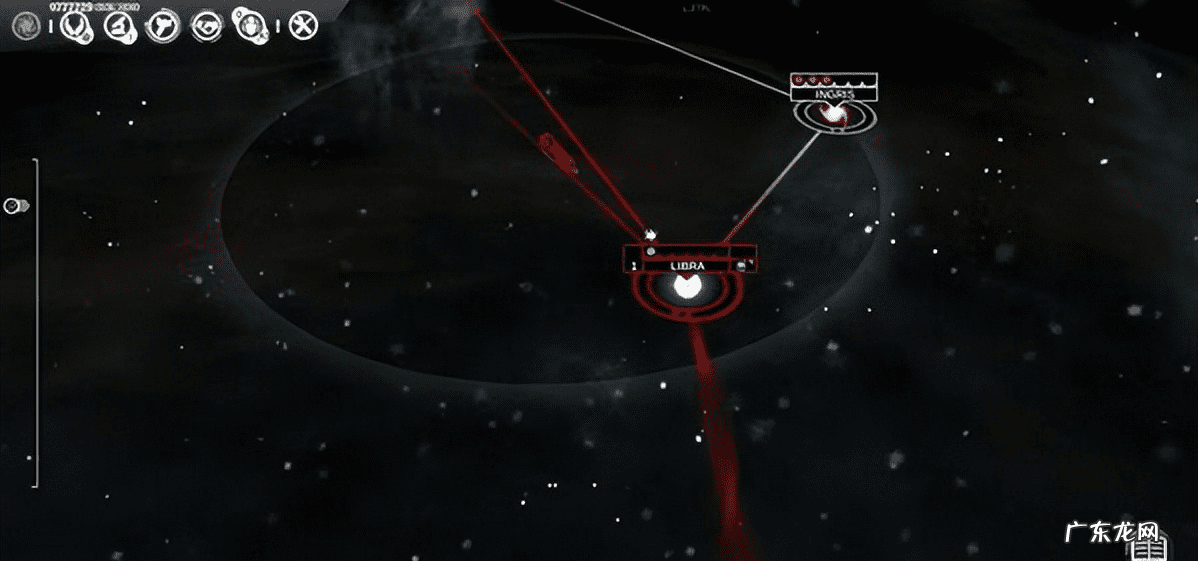Open the crossed-tools options icon
This screenshot has height=561, width=1198.
[x=303, y=26]
